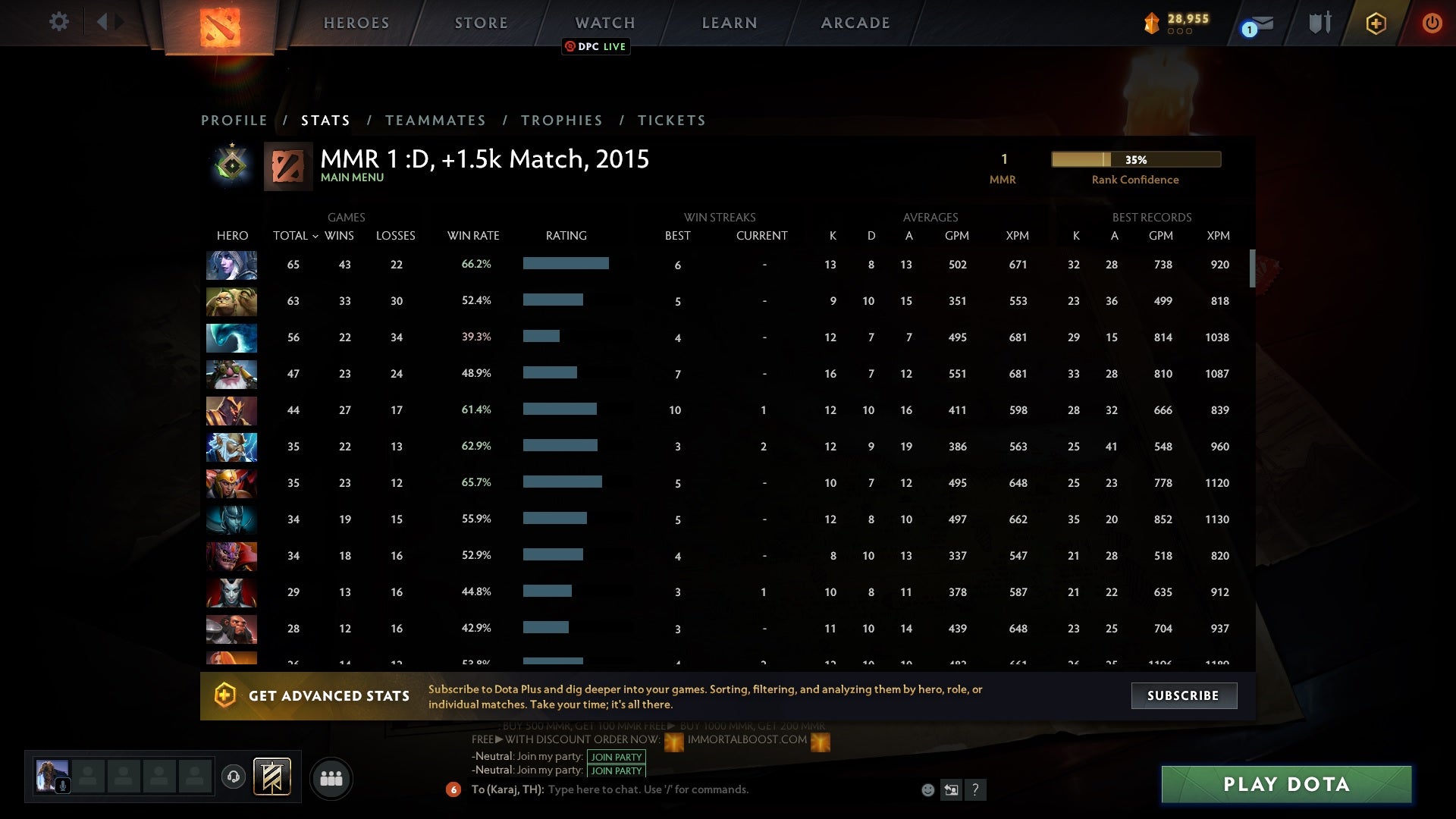Click the power/disconnect icon top right
The image size is (1456, 819).
(x=1432, y=23)
